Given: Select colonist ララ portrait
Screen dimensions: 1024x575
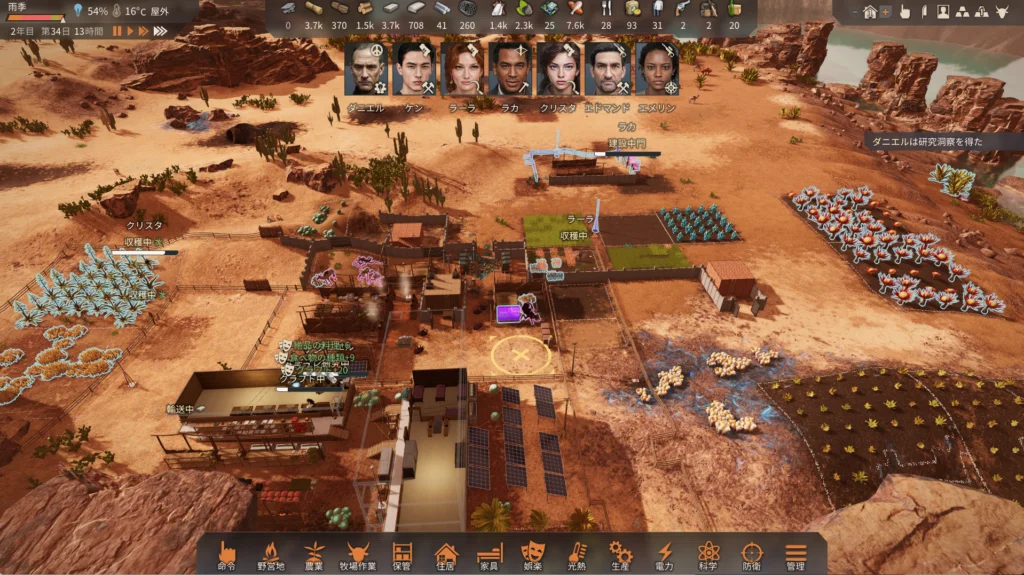Looking at the screenshot, I should point(462,69).
